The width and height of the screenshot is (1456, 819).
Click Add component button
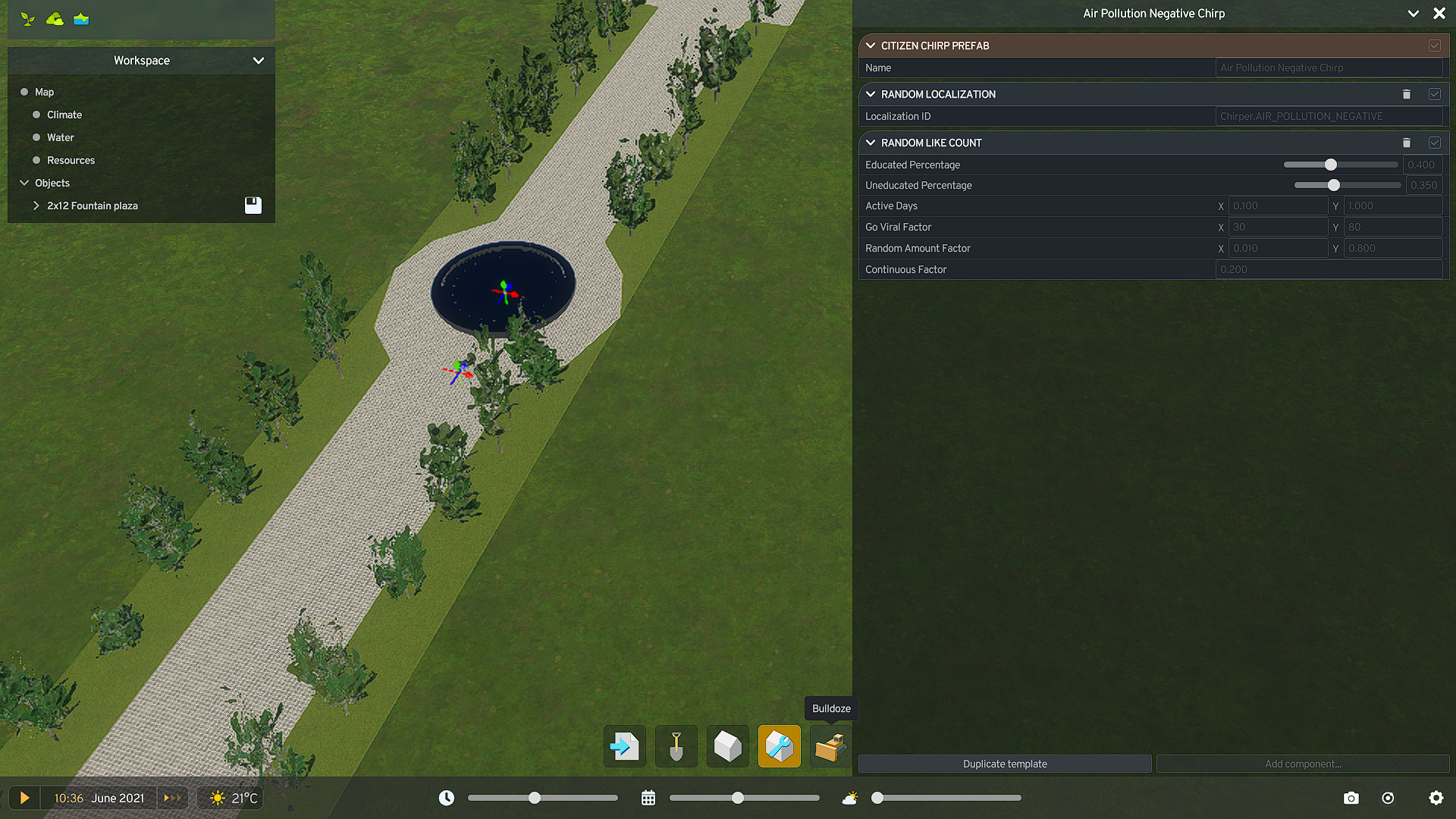1303,764
